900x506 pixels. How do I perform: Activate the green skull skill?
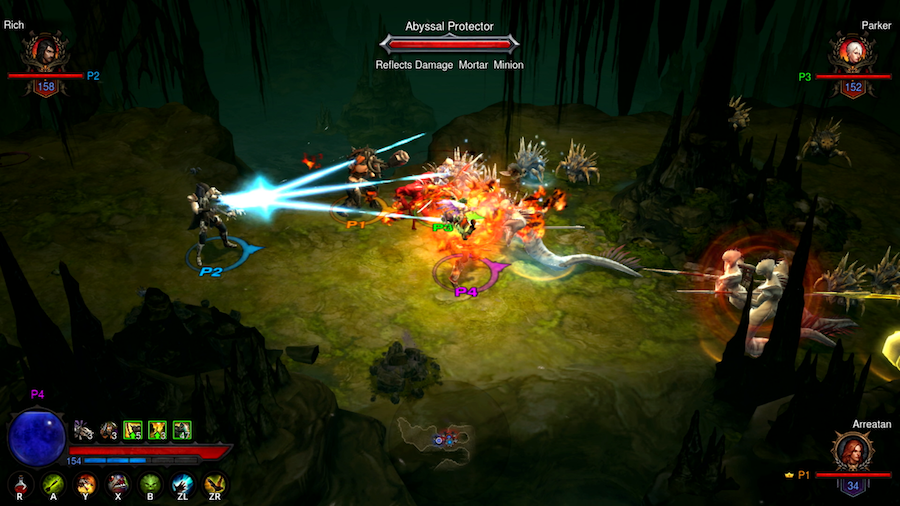click(x=150, y=486)
